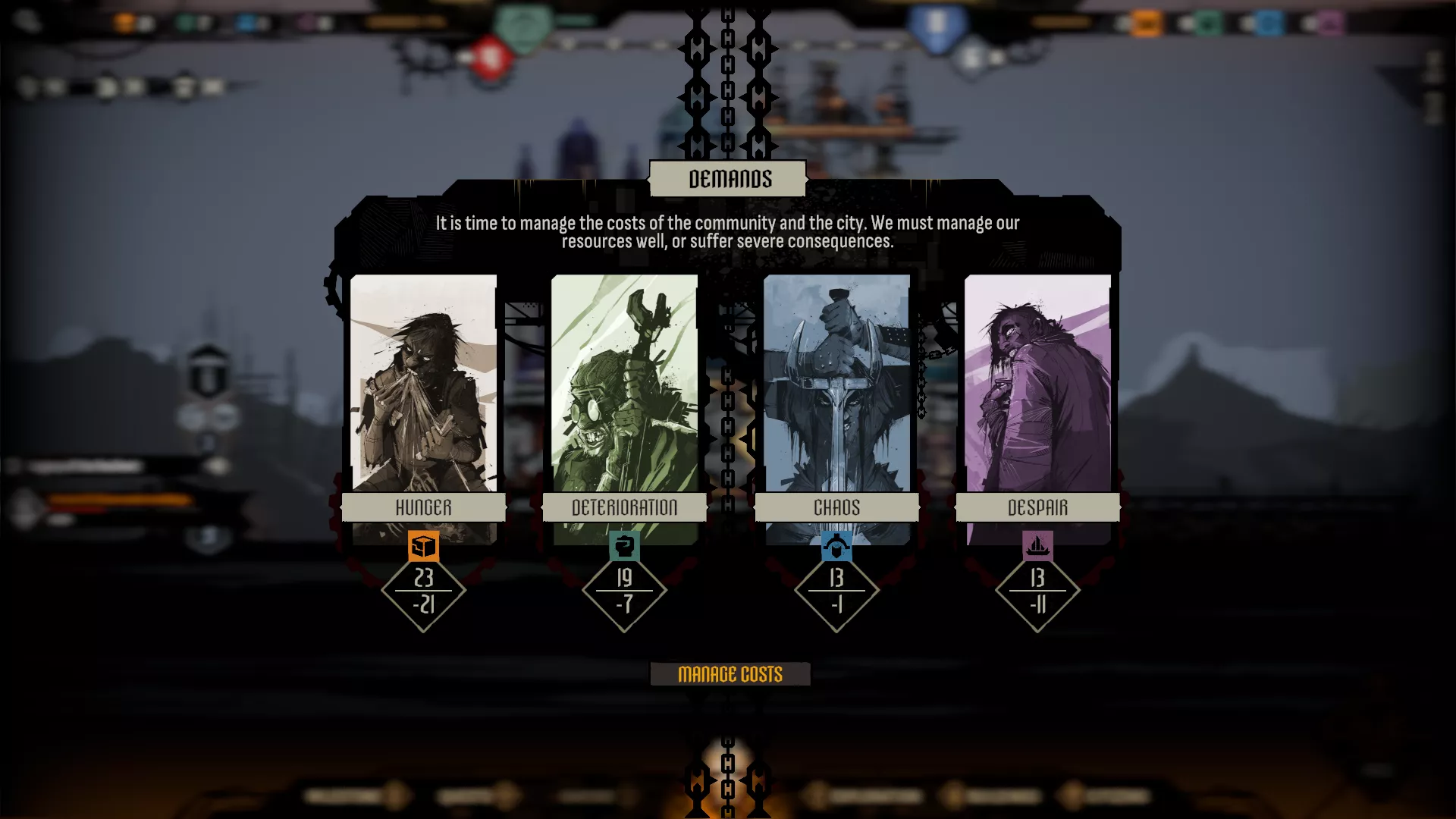Select the Despair card artwork
This screenshot has width=1456, height=819.
tap(1038, 383)
